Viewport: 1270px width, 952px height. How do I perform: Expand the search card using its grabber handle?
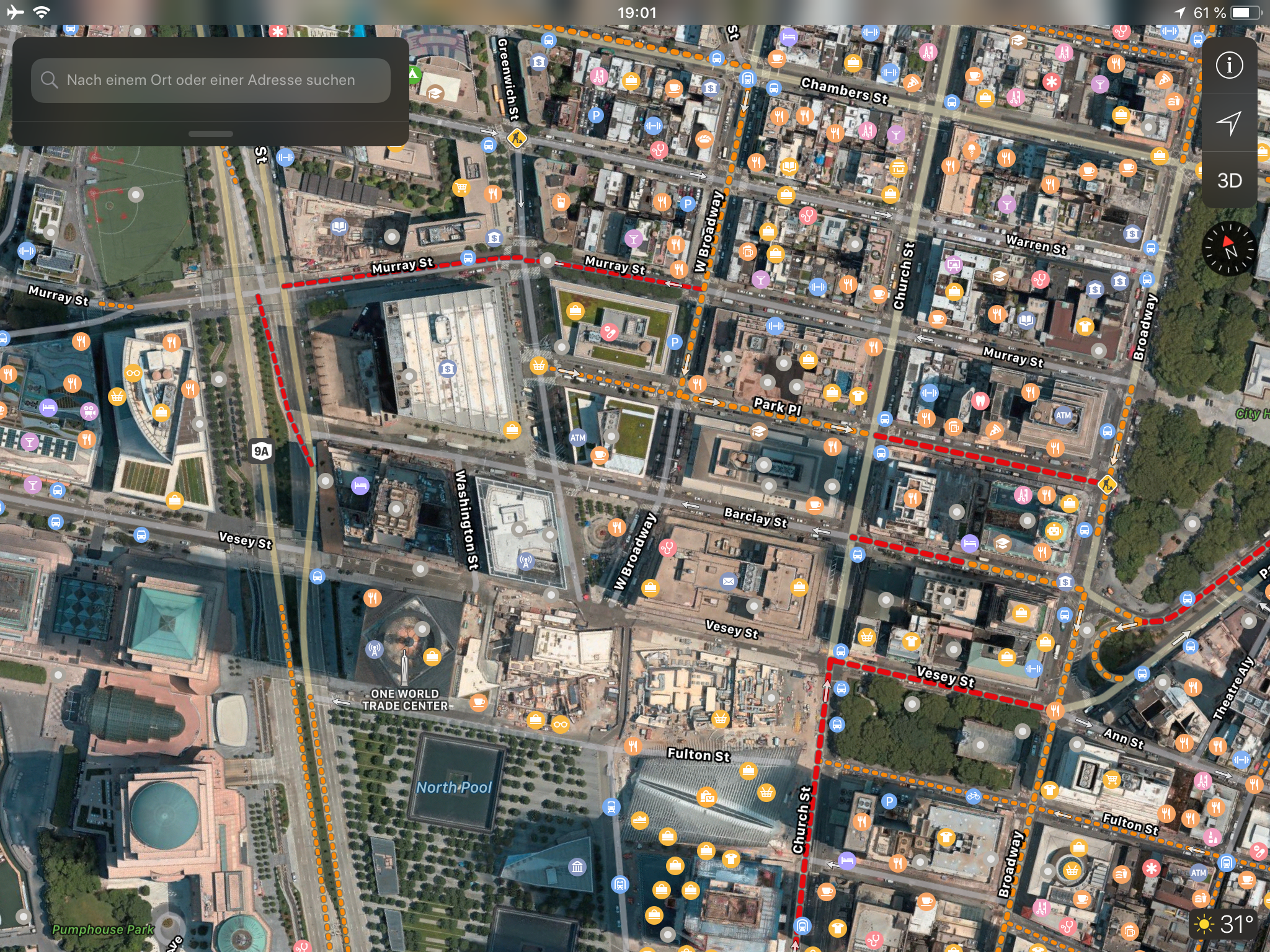pos(211,134)
